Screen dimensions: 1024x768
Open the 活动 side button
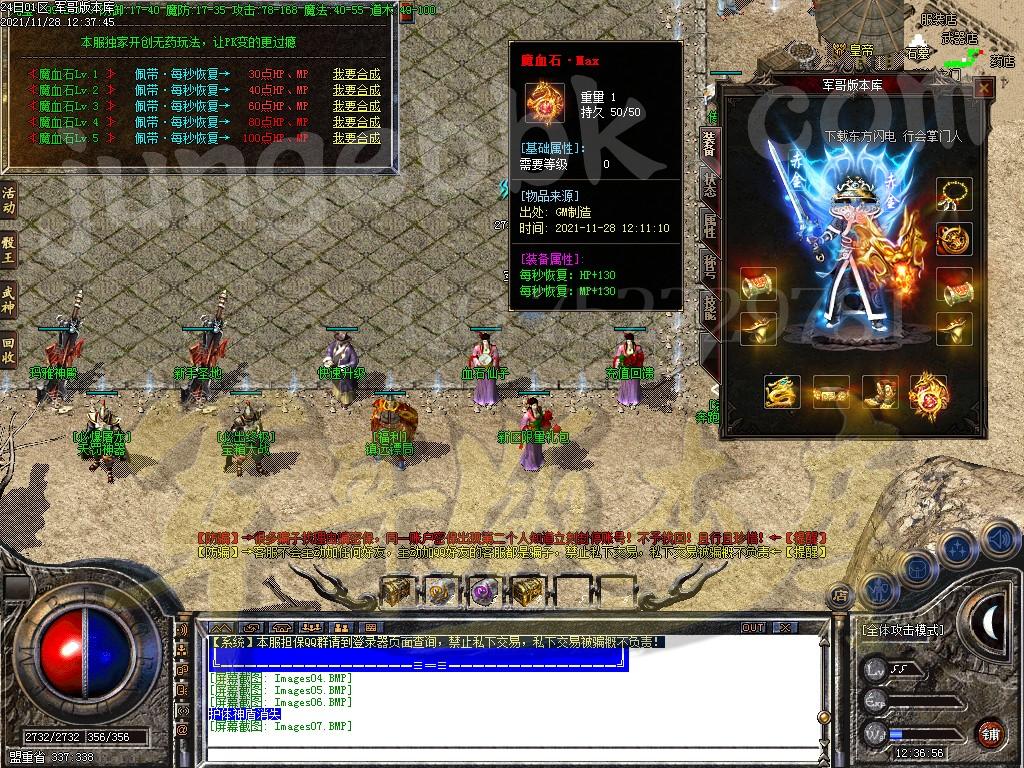tap(9, 200)
